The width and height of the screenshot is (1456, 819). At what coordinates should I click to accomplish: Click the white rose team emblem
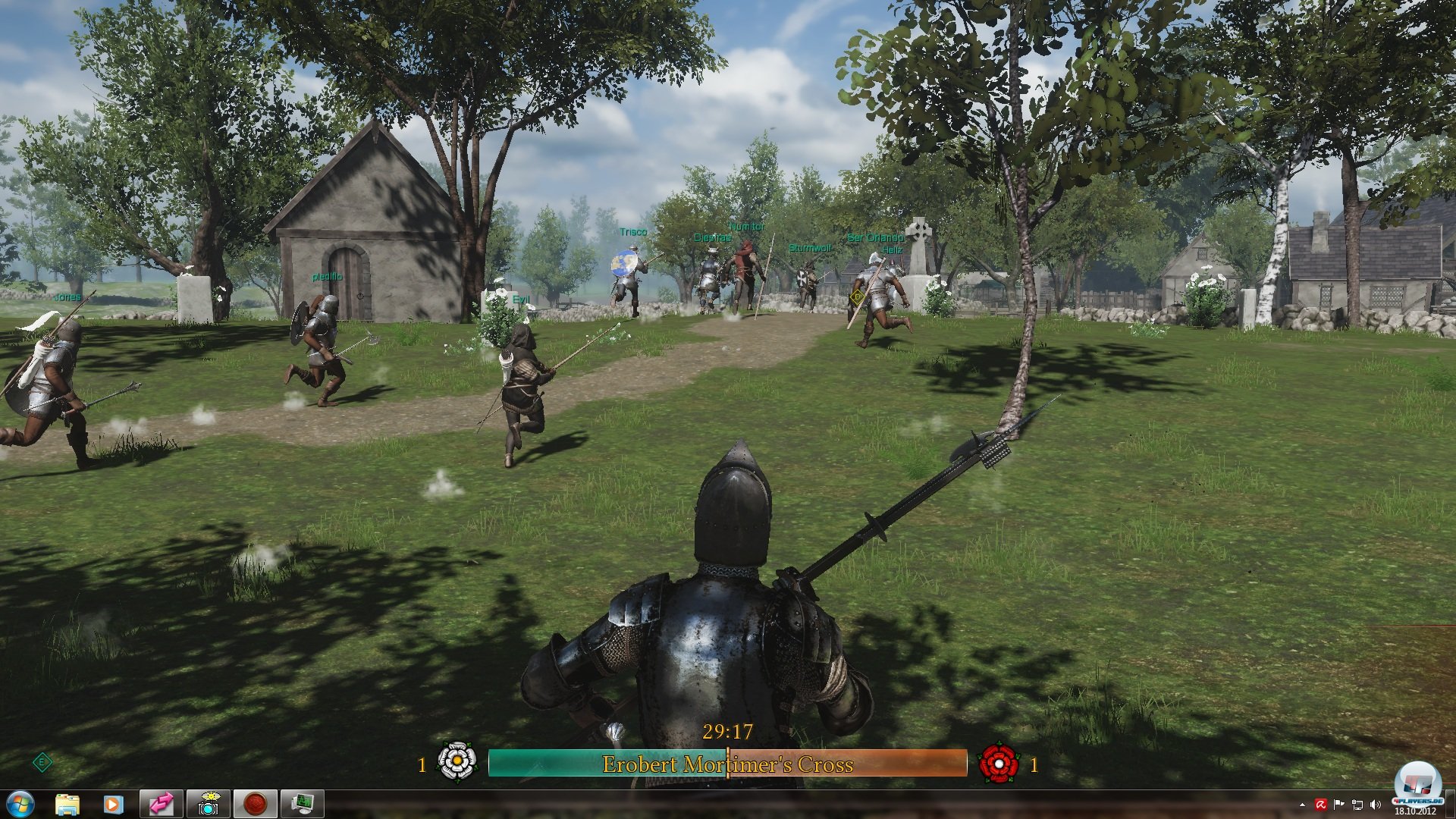coord(457,762)
